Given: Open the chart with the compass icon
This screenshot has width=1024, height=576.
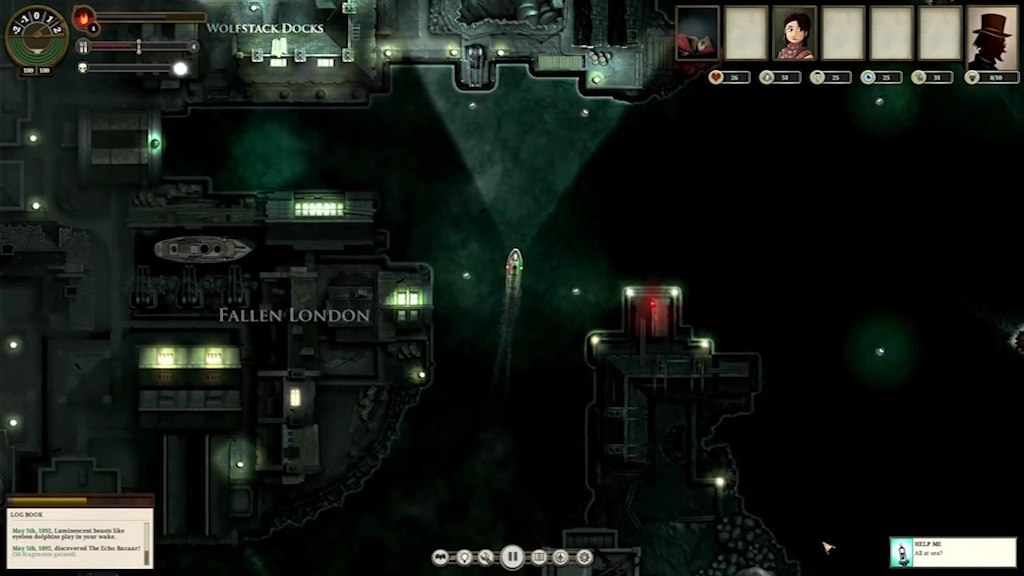Looking at the screenshot, I should (561, 557).
